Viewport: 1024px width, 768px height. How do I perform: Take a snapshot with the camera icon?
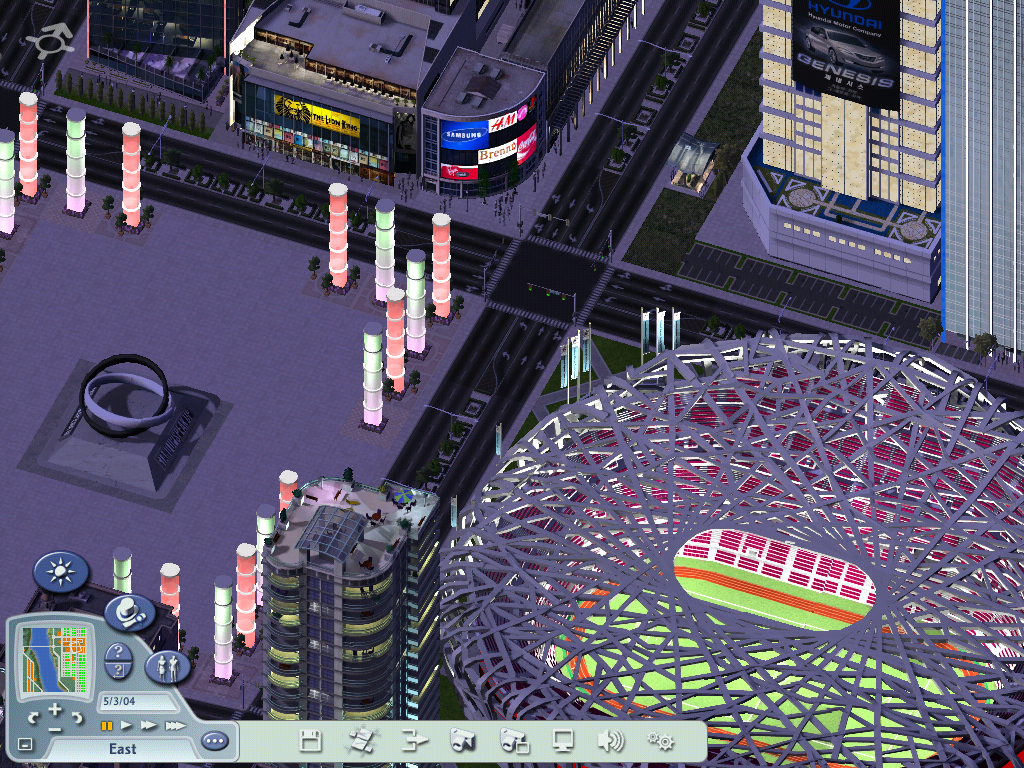pos(462,741)
